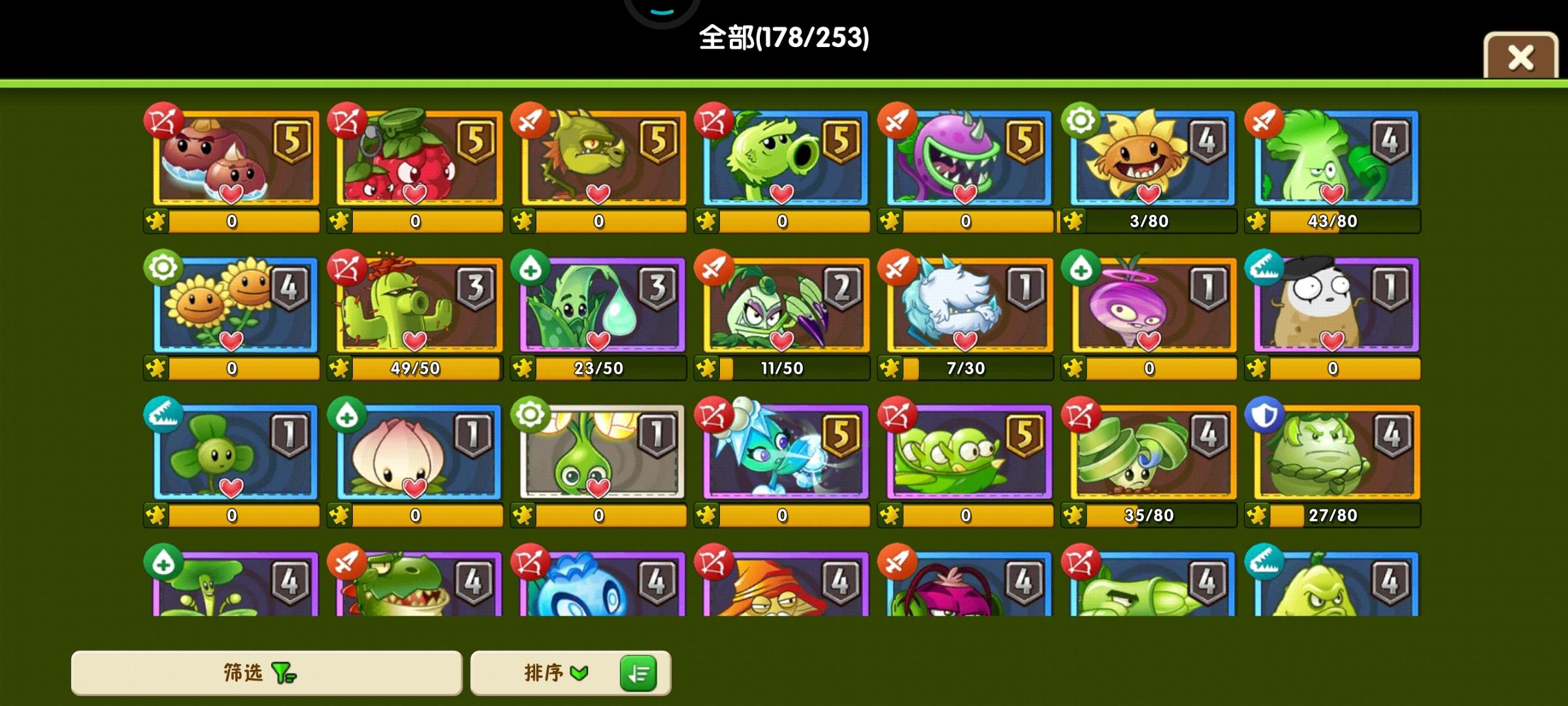Close the collection screen with the X button

coord(1520,58)
